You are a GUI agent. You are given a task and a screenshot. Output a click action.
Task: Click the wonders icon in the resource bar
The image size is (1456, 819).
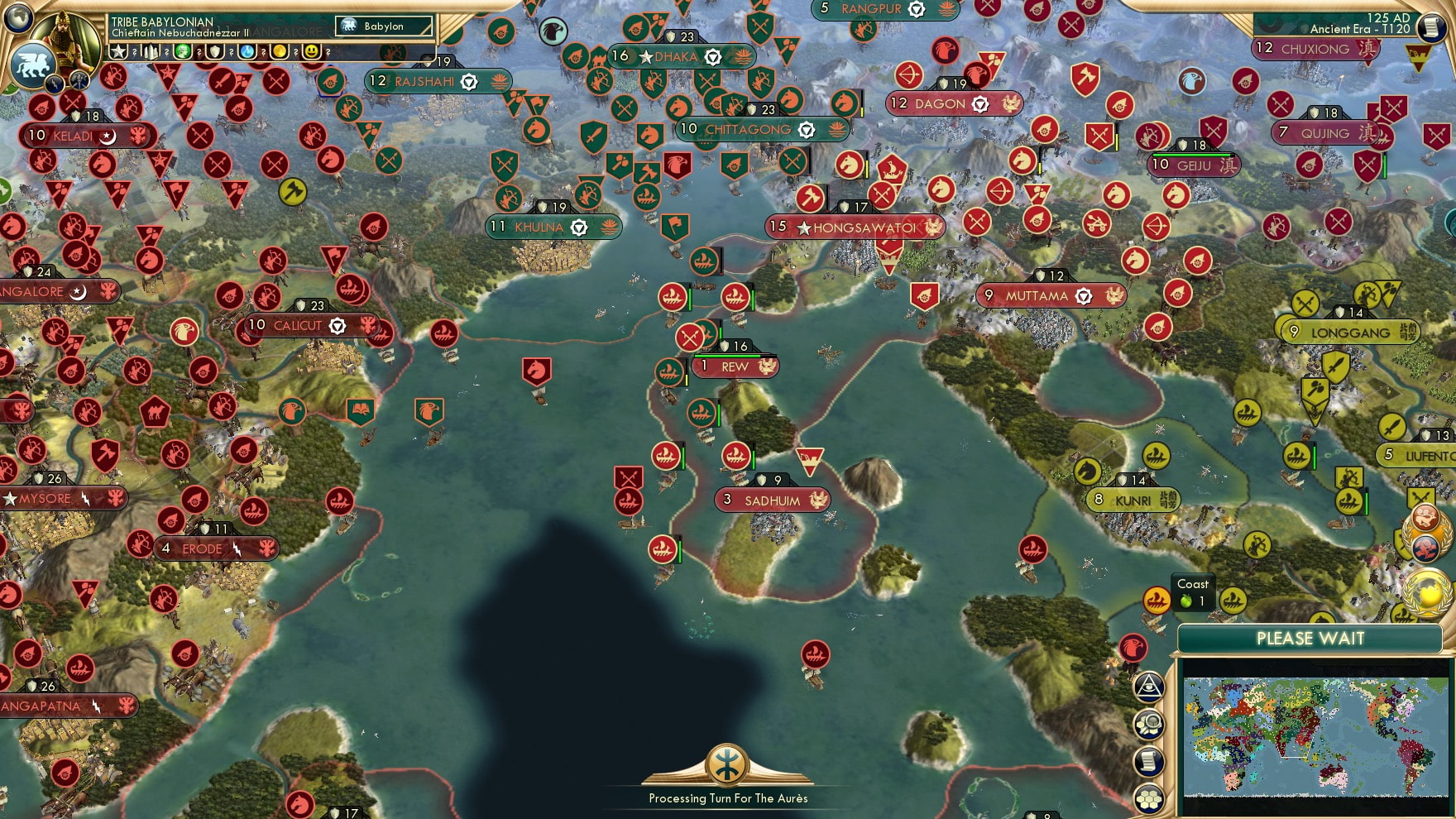pos(151,50)
